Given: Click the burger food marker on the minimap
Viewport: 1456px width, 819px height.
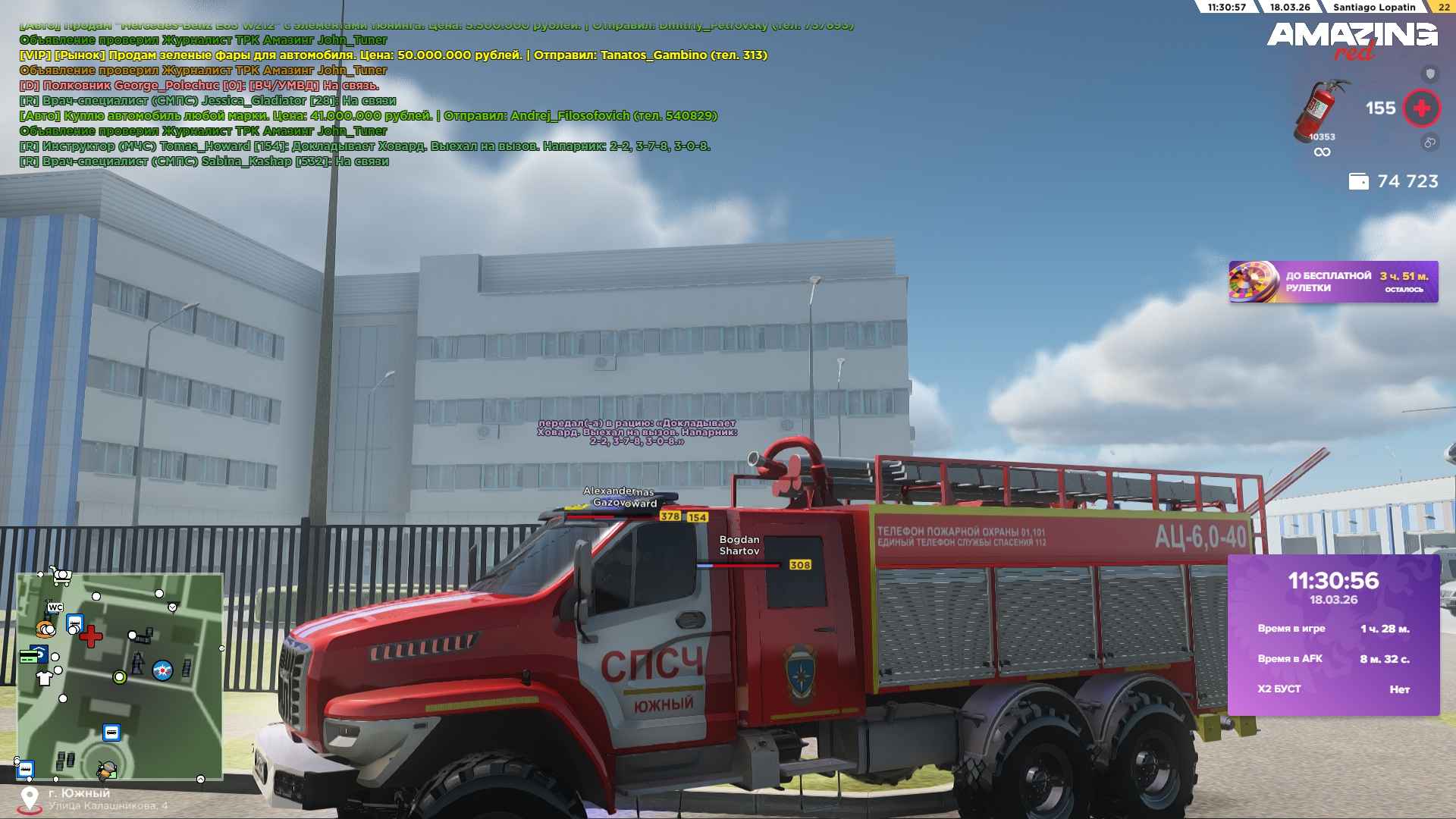Looking at the screenshot, I should (45, 629).
